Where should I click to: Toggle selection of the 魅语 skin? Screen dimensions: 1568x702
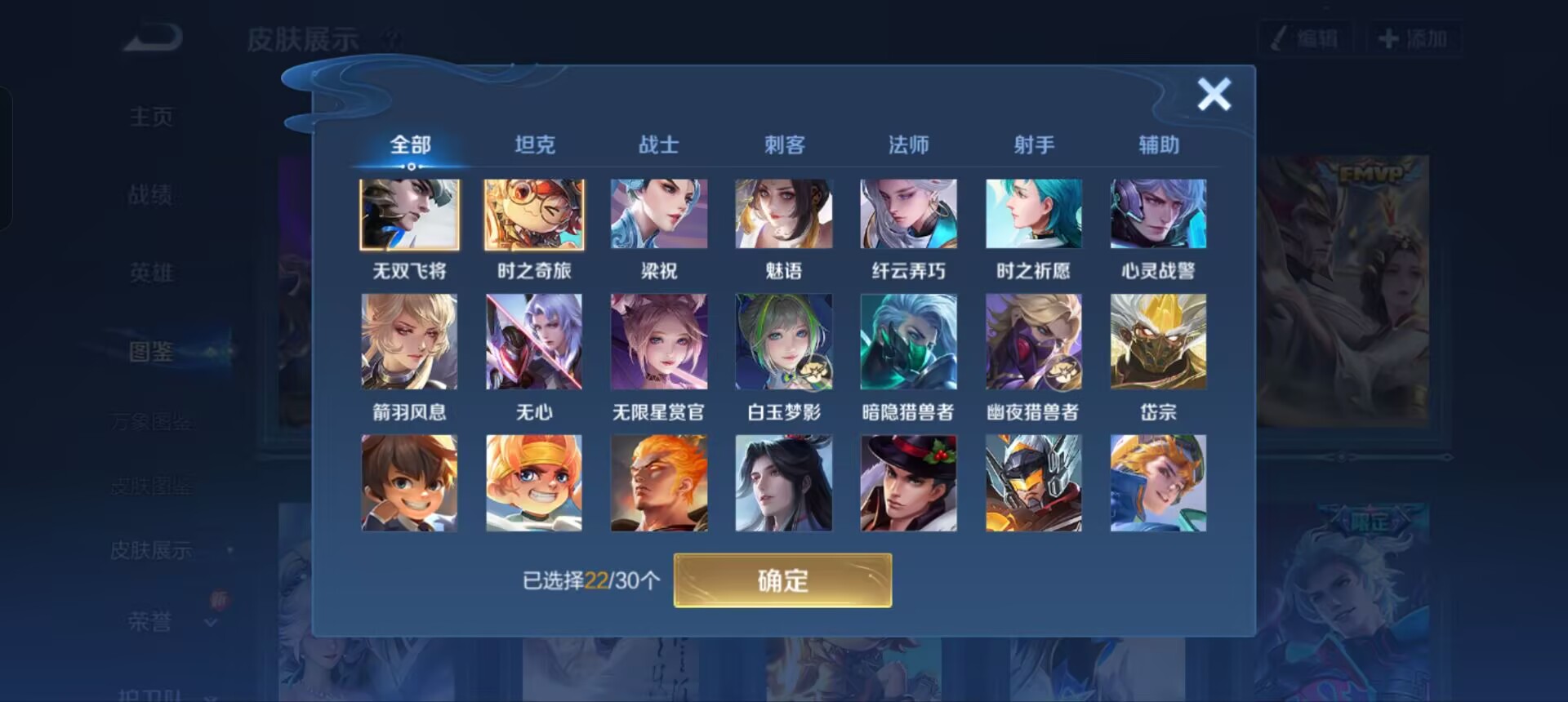(x=784, y=214)
